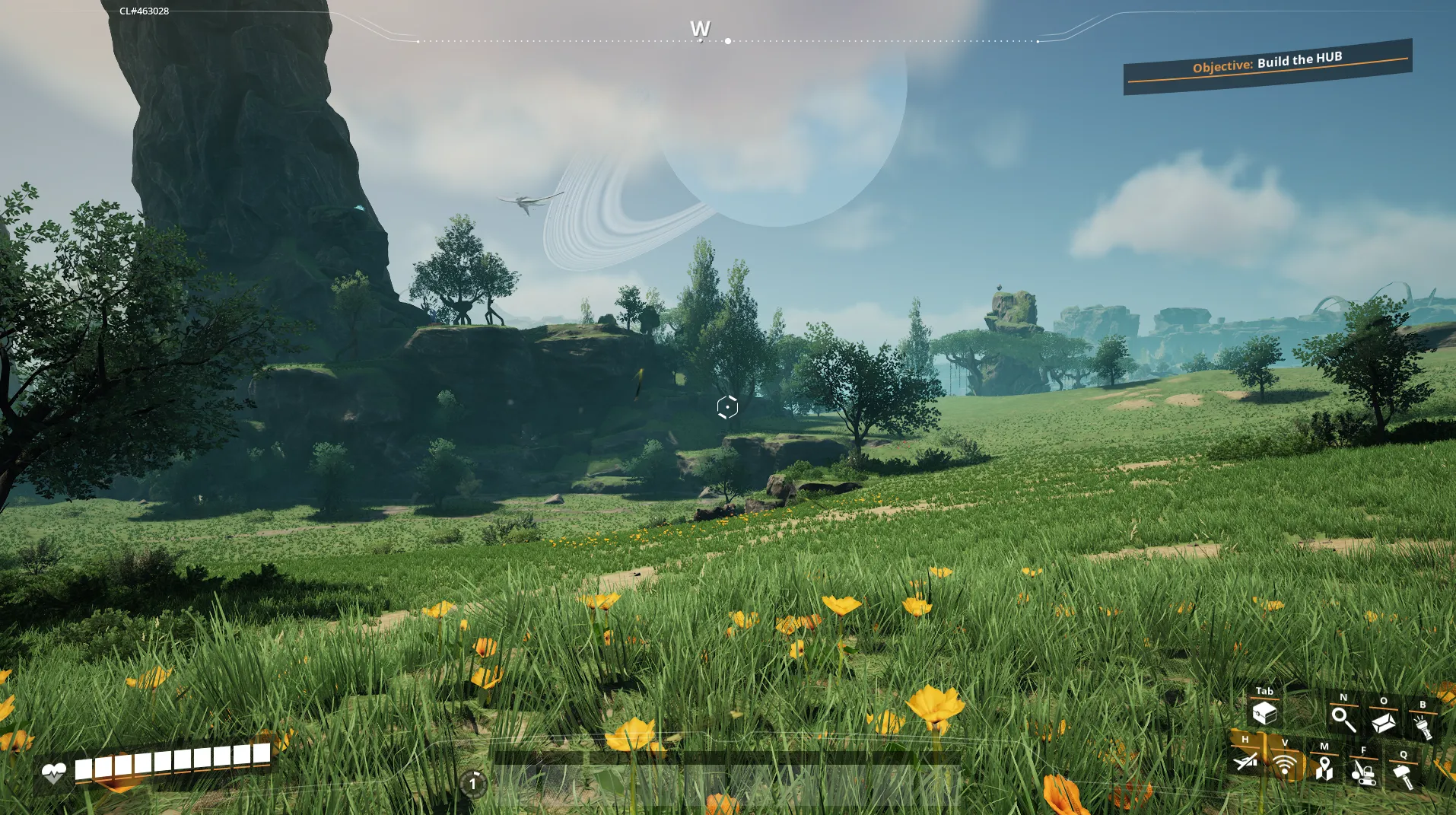The width and height of the screenshot is (1456, 815).
Task: Click the player position dot on the compass
Action: (x=728, y=40)
